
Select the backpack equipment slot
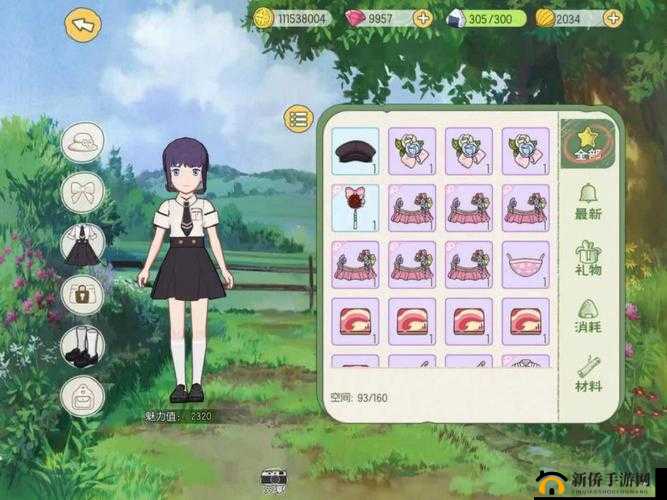tap(82, 396)
